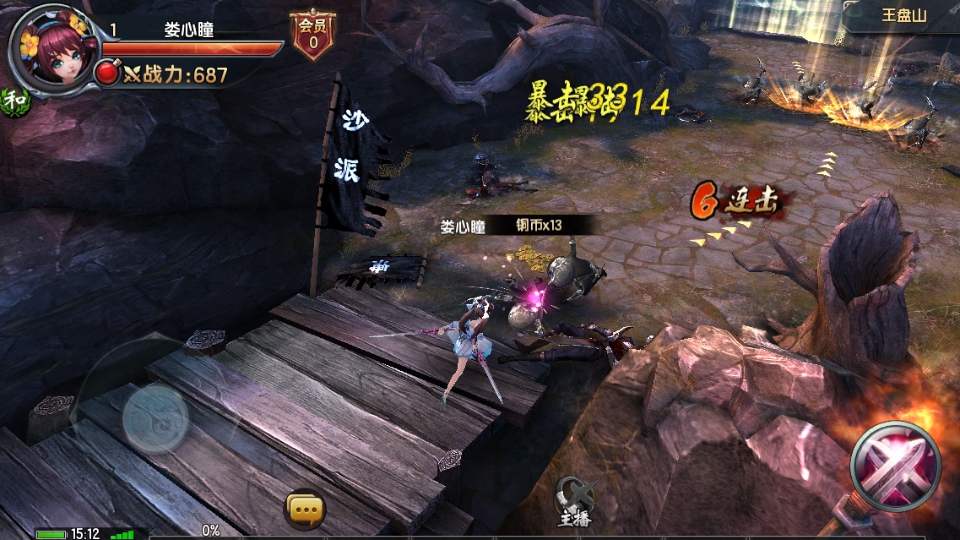Click the red potion icon beside 战力
The height and width of the screenshot is (540, 960).
point(108,73)
